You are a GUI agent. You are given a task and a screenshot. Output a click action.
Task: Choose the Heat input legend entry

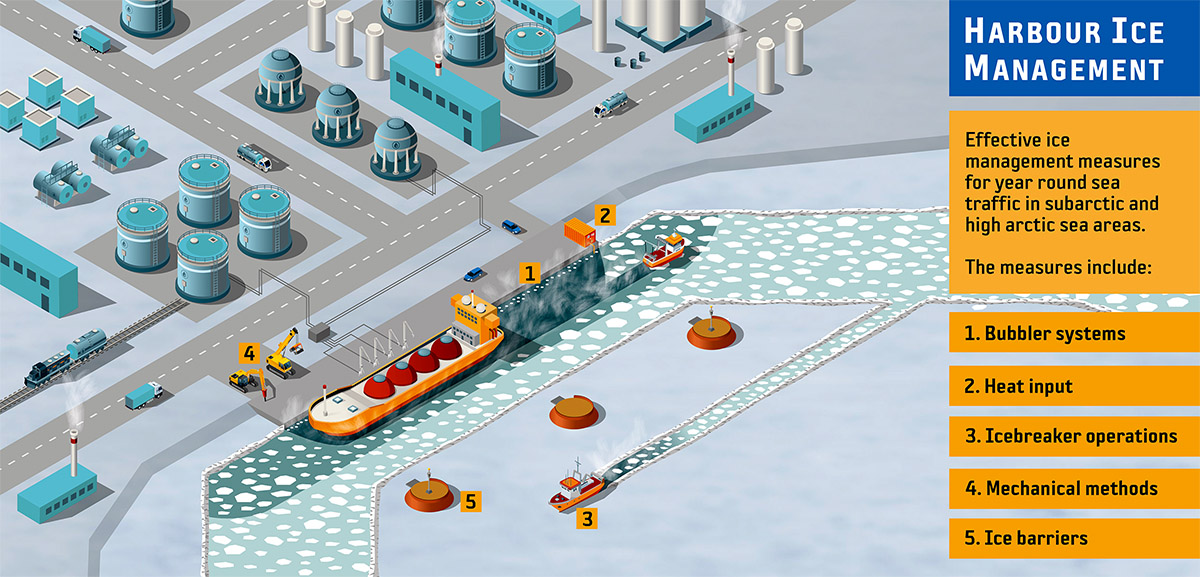click(1073, 386)
